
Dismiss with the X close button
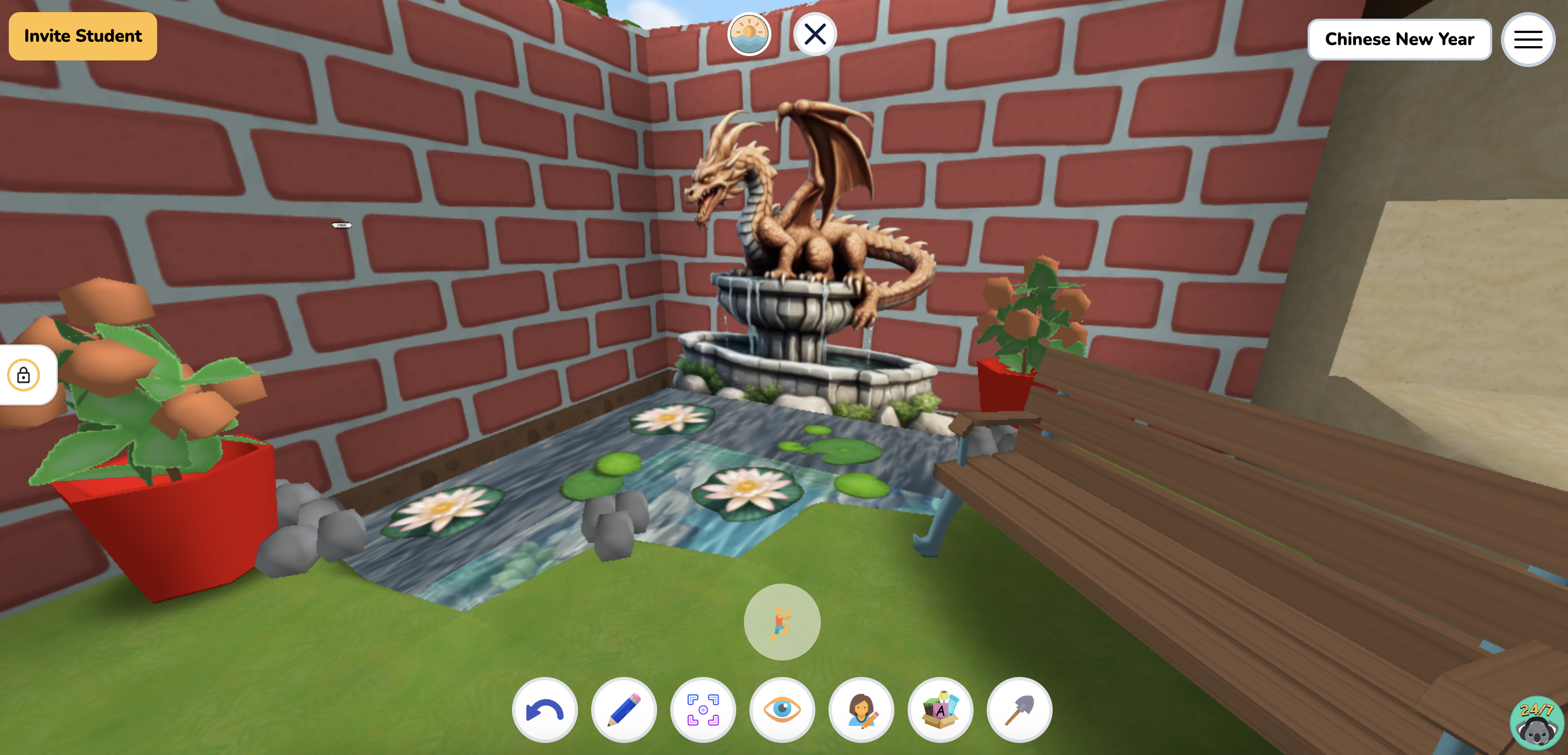coord(816,35)
